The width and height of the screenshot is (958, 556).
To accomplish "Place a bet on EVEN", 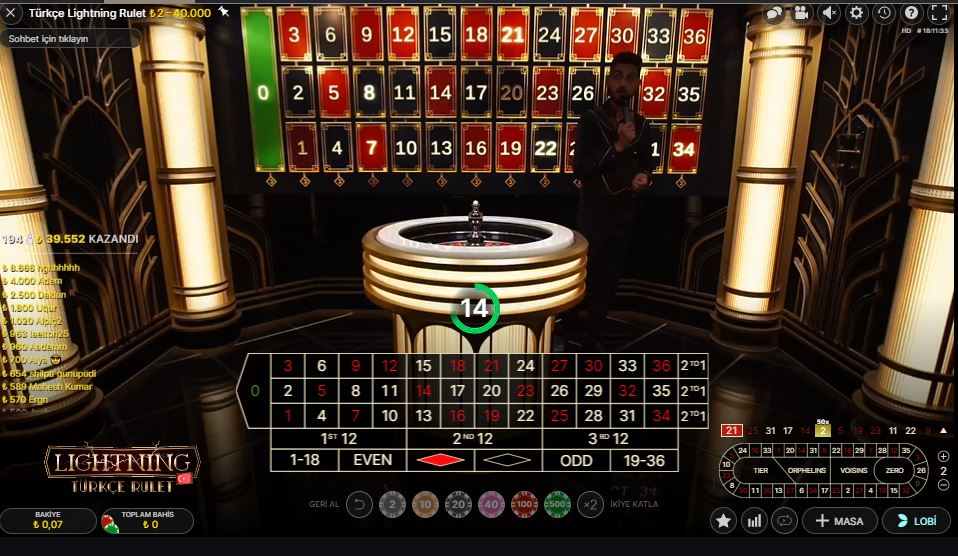I will 372,461.
